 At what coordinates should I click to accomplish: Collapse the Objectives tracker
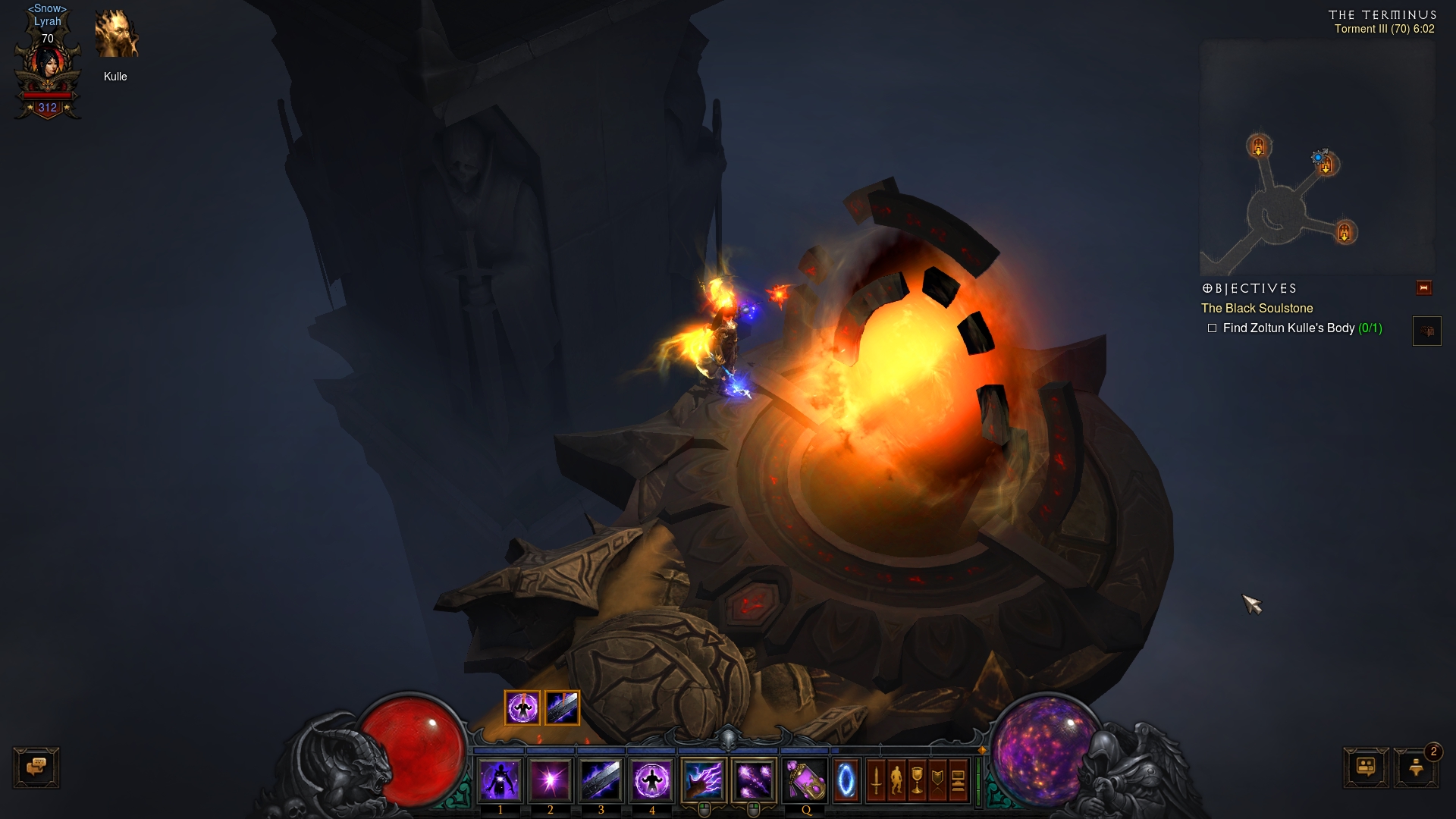tap(1423, 288)
